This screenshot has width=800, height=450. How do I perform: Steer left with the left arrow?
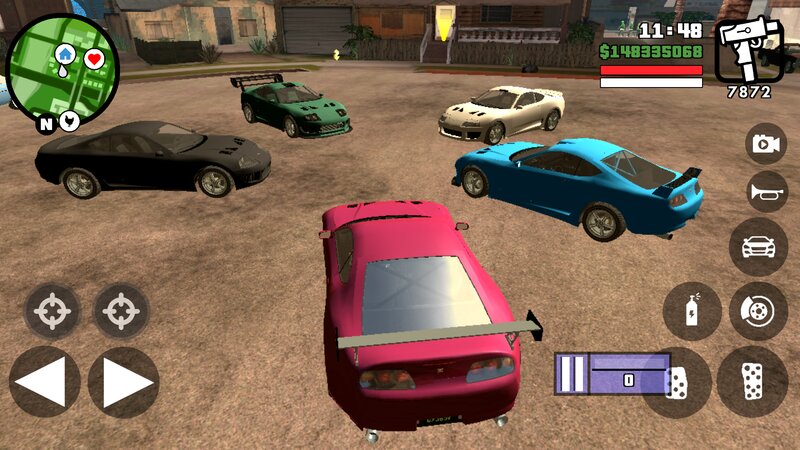coord(44,382)
